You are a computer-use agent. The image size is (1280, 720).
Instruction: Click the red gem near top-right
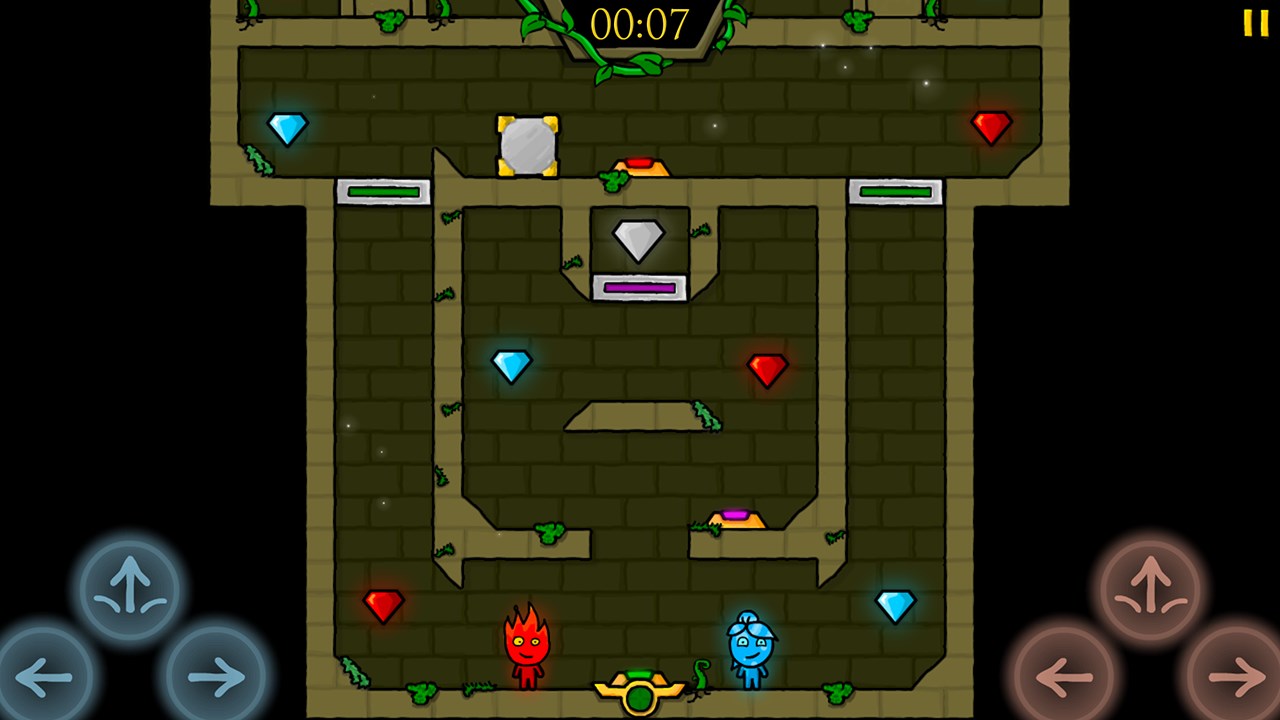pos(991,127)
